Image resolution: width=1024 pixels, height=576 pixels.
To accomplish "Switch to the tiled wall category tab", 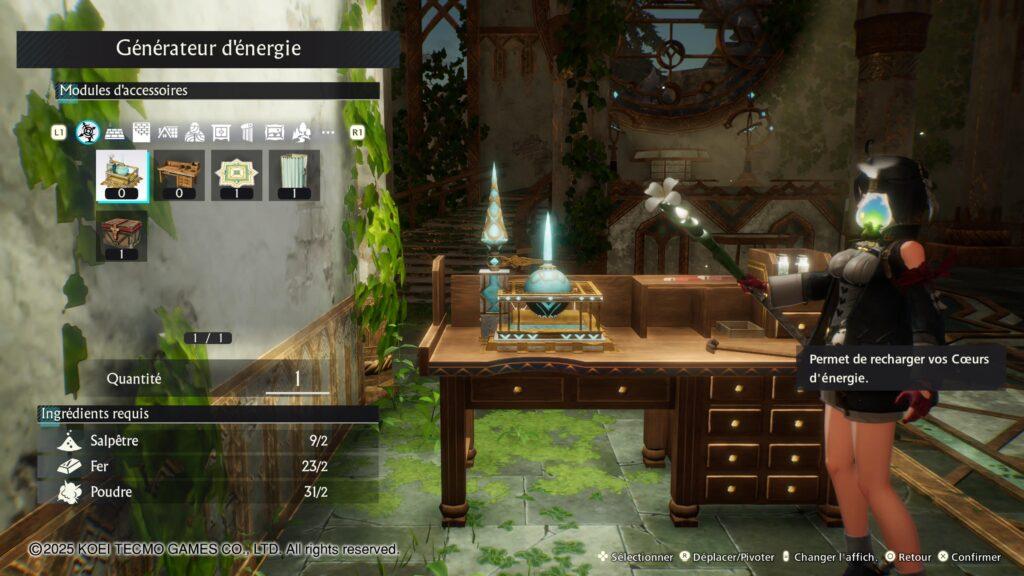I will point(142,132).
